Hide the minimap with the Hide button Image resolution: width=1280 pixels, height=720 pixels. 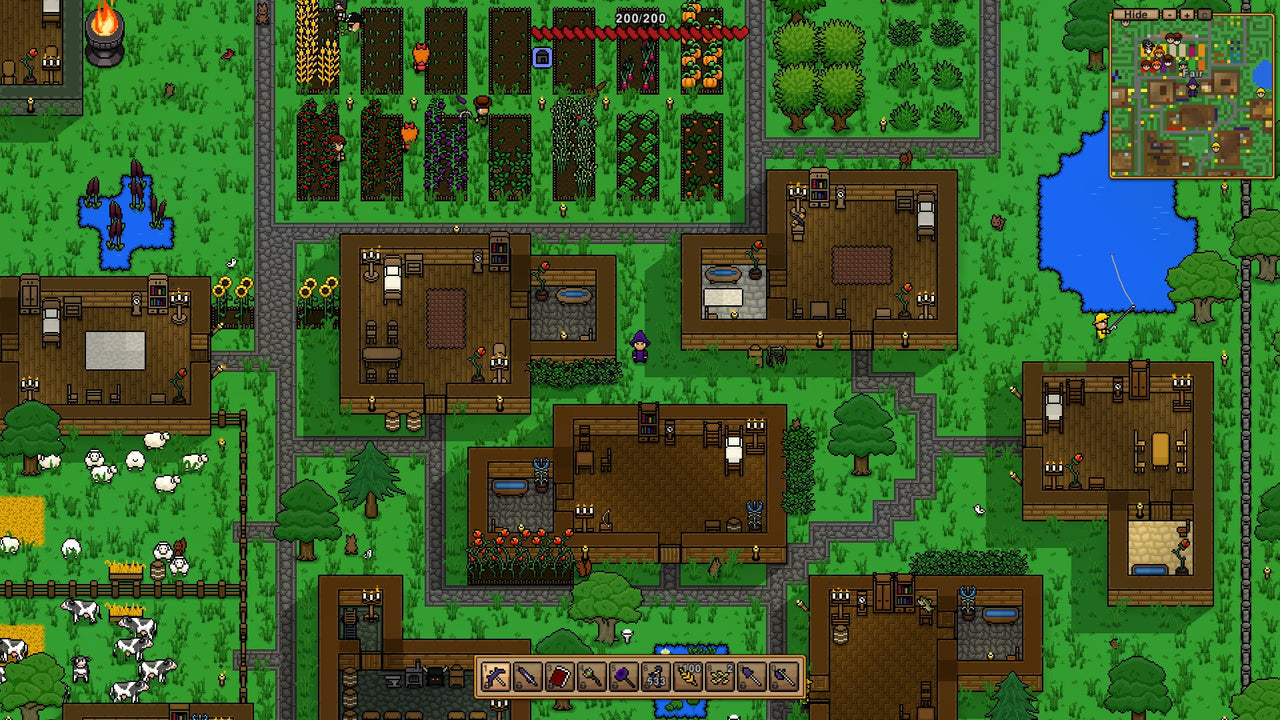(x=1135, y=14)
